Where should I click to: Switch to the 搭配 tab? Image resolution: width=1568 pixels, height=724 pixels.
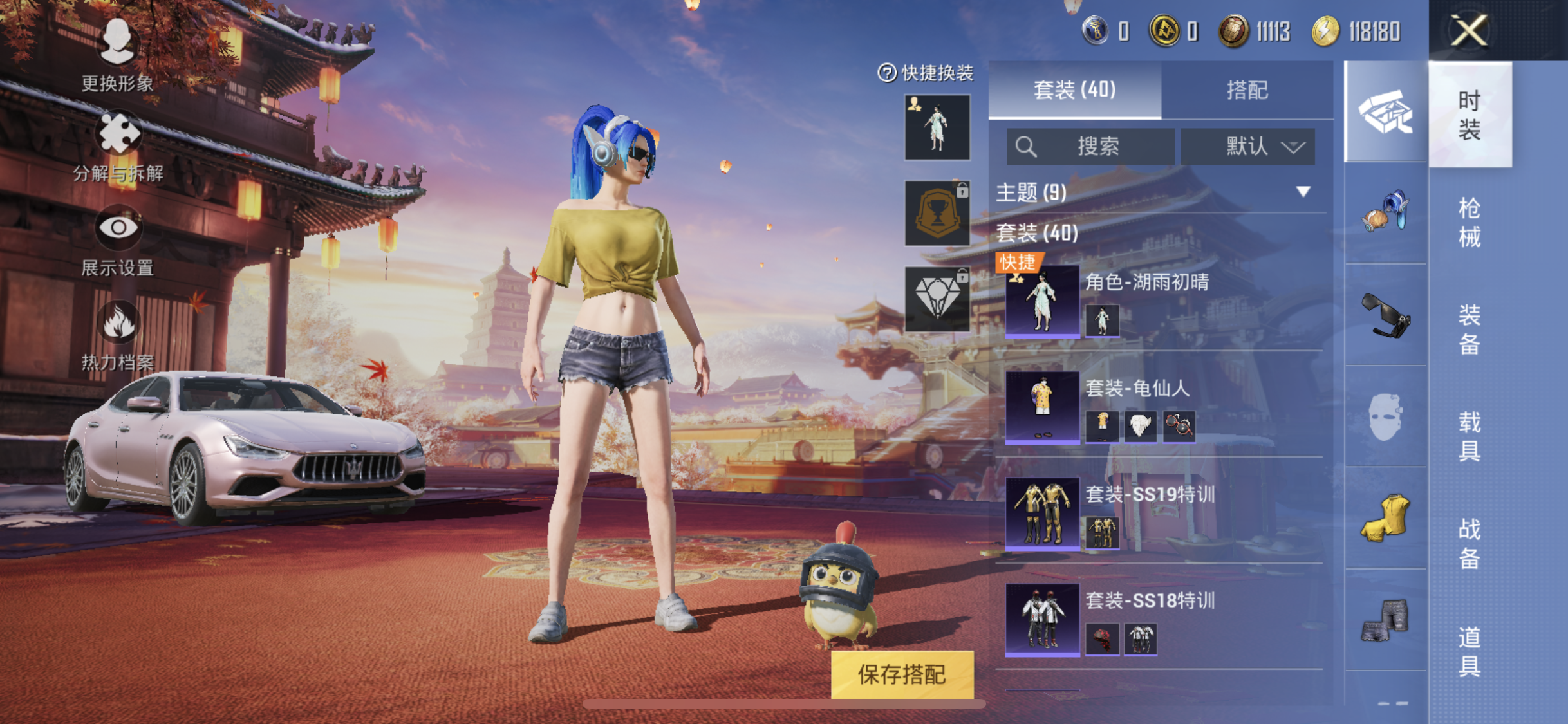coord(1247,90)
